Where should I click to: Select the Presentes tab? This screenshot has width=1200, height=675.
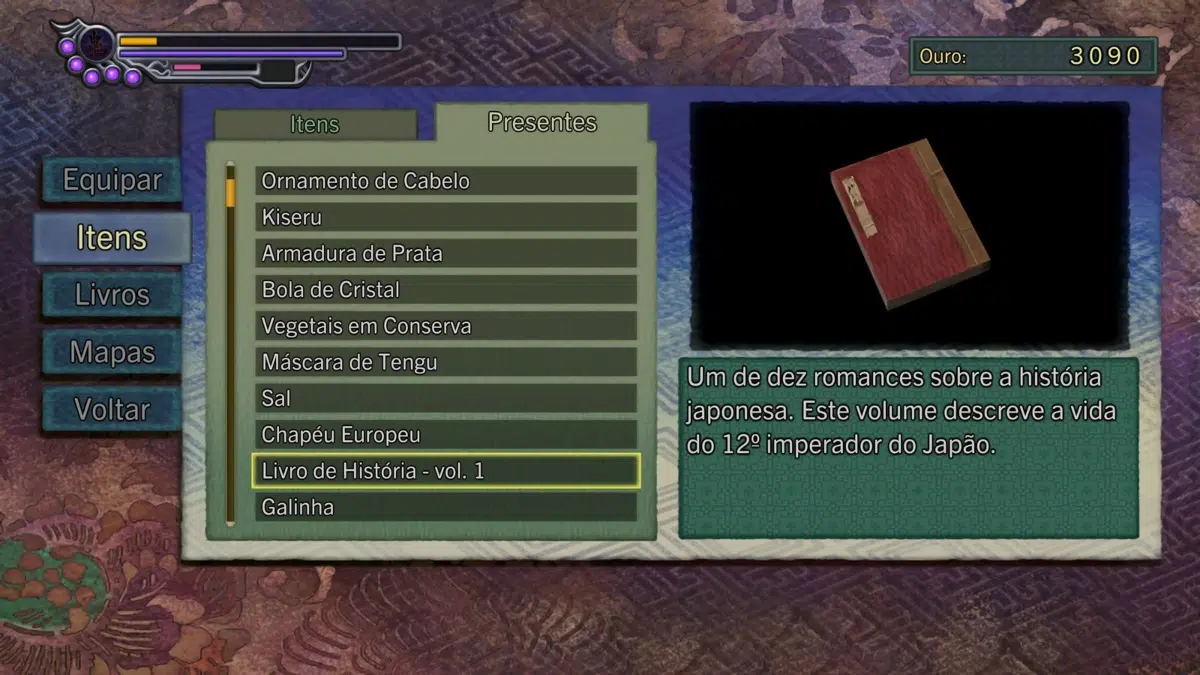(542, 123)
